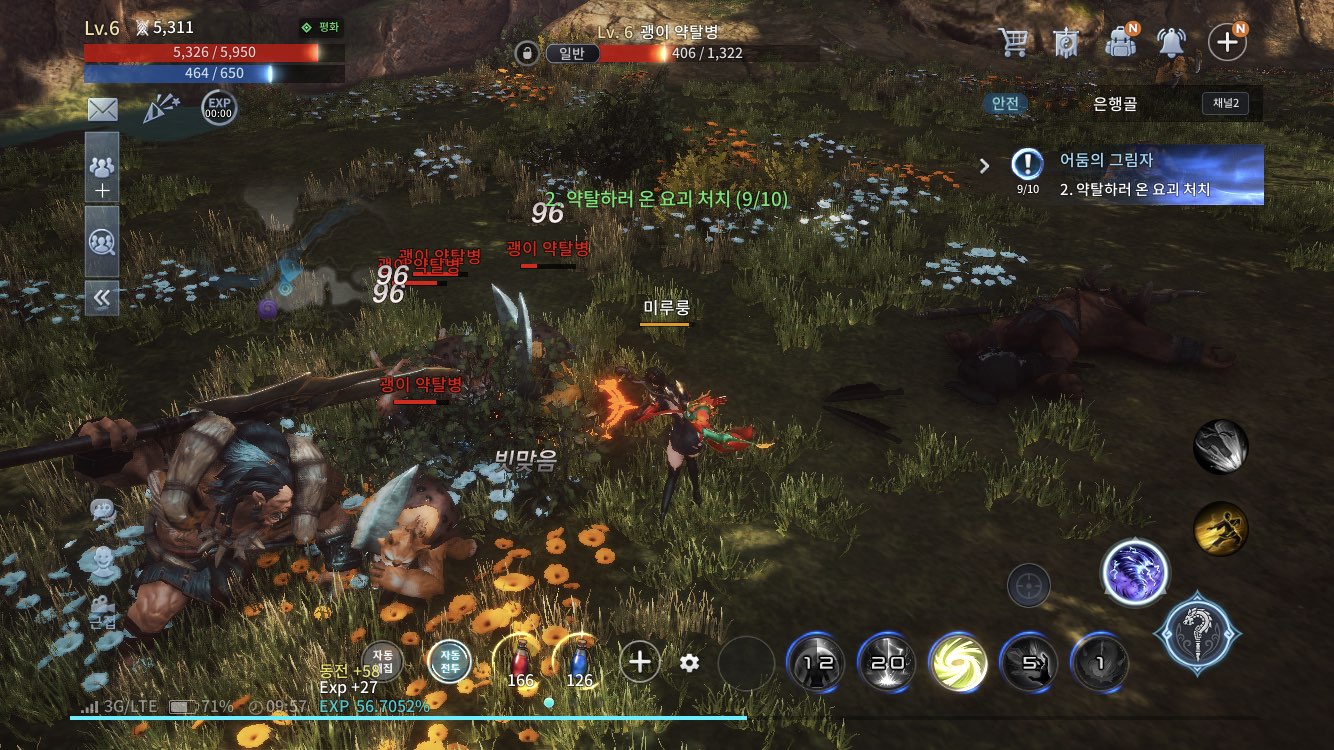The height and width of the screenshot is (750, 1334).
Task: Open the quick slot gear settings
Action: (689, 662)
